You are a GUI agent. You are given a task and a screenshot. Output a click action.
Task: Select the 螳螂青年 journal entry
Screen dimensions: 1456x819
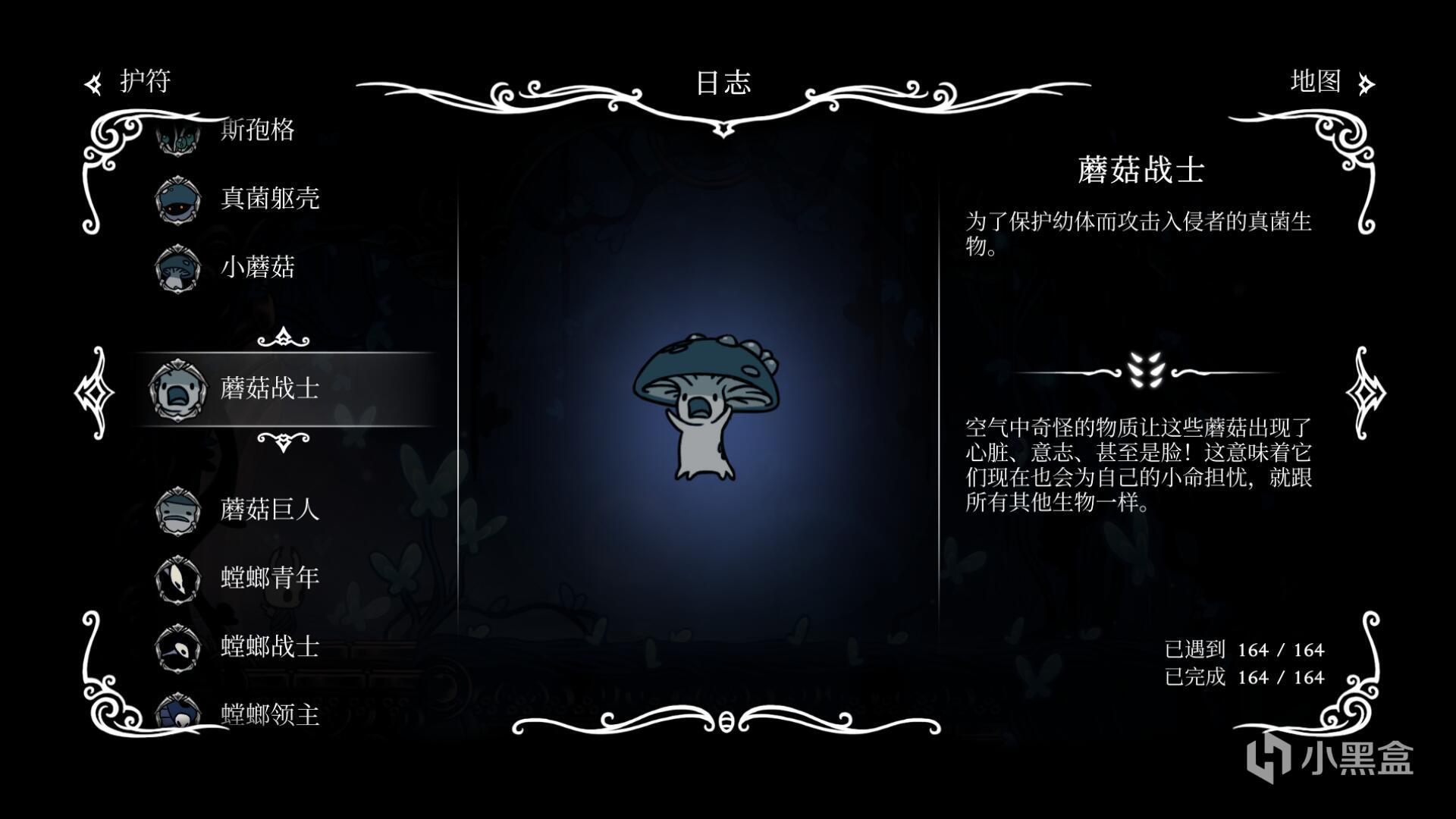(269, 578)
